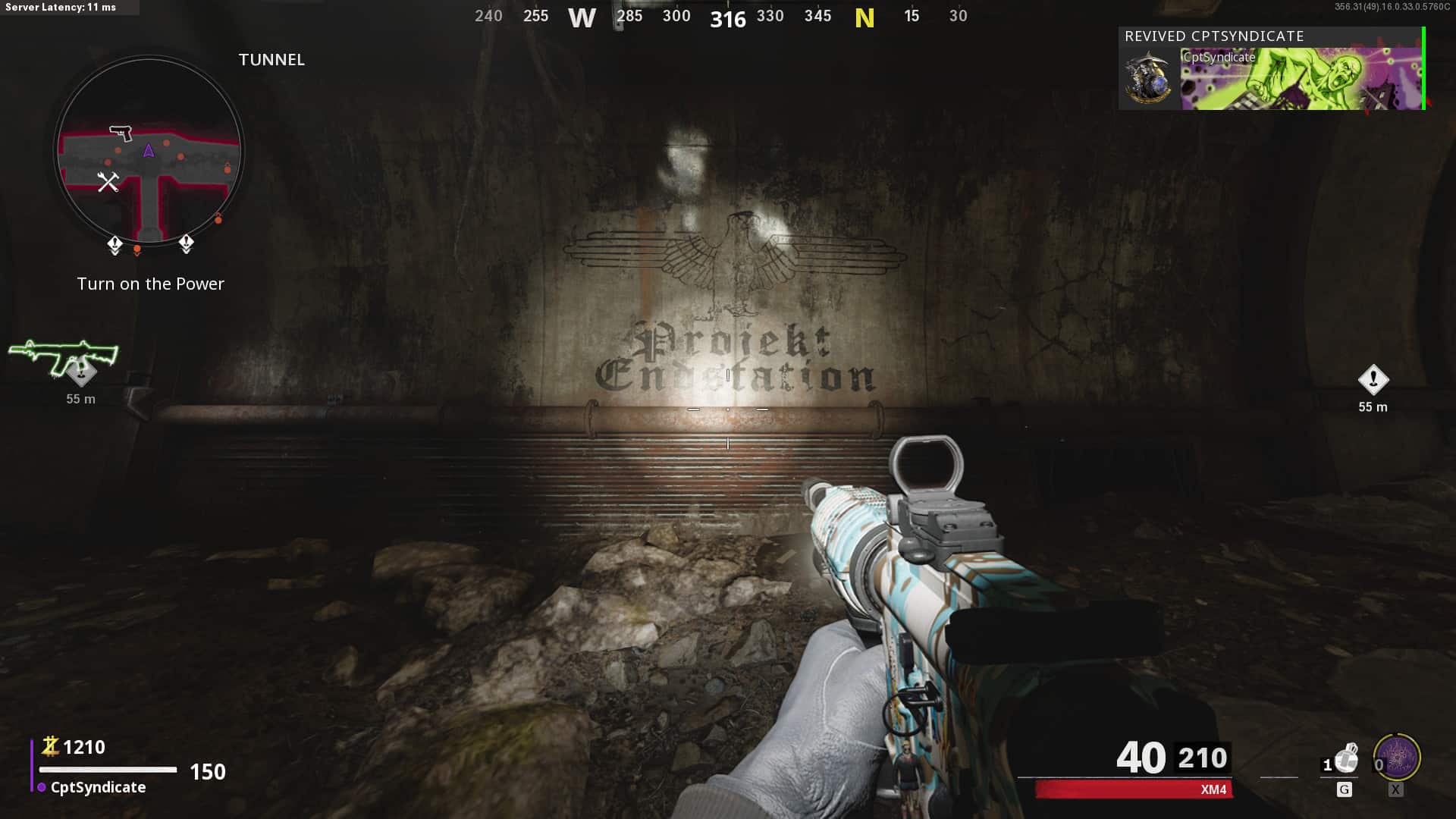Select the CptSyndicate player name tag
This screenshot has width=1456, height=819.
[x=98, y=787]
